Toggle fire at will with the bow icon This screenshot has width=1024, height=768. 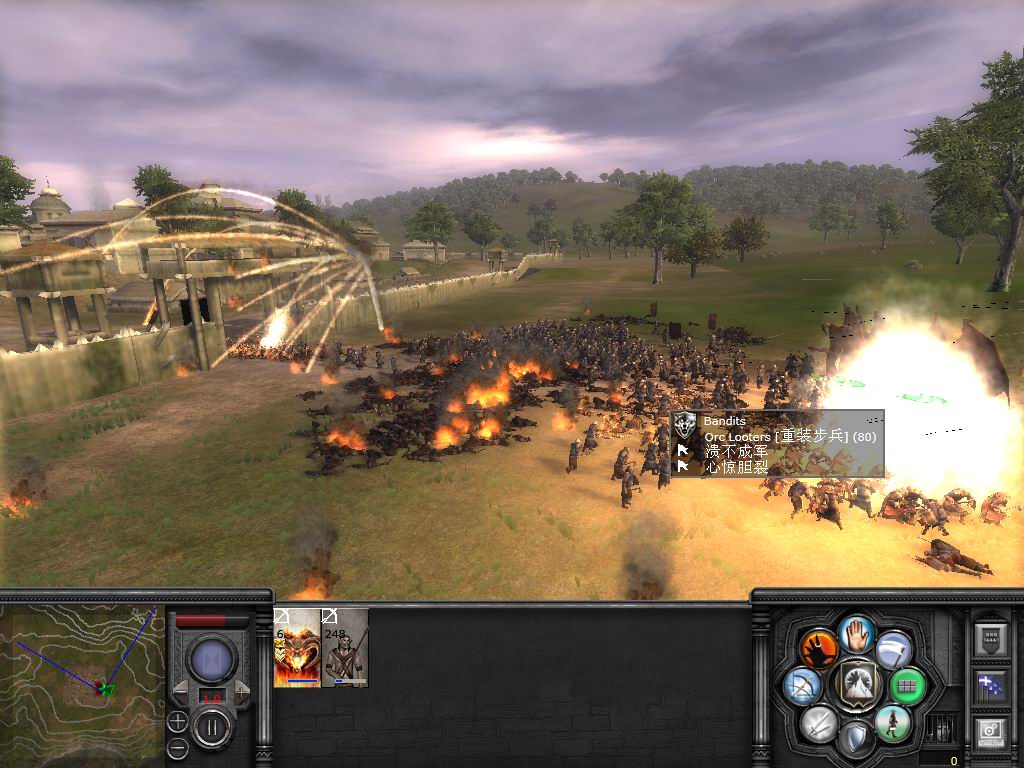tap(804, 686)
